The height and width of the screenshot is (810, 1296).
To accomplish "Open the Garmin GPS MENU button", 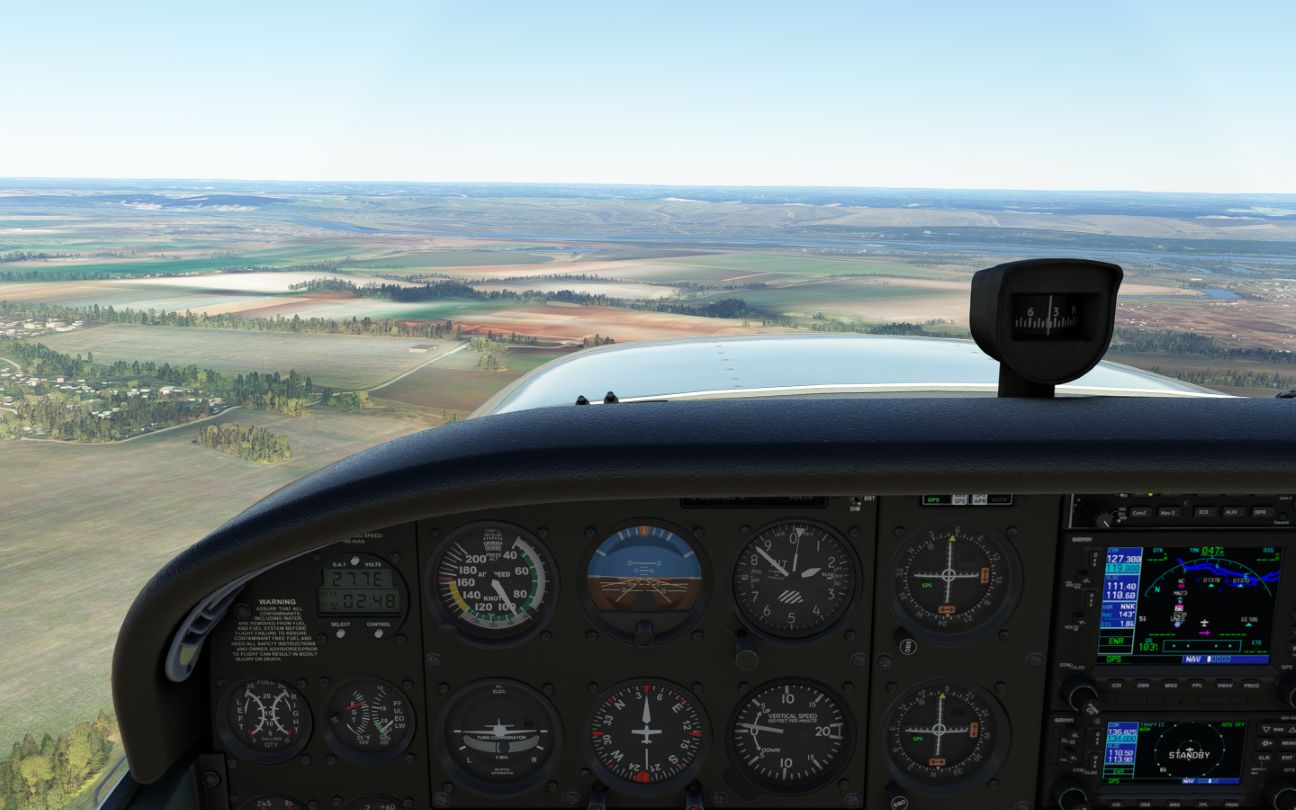I will 1288,743.
